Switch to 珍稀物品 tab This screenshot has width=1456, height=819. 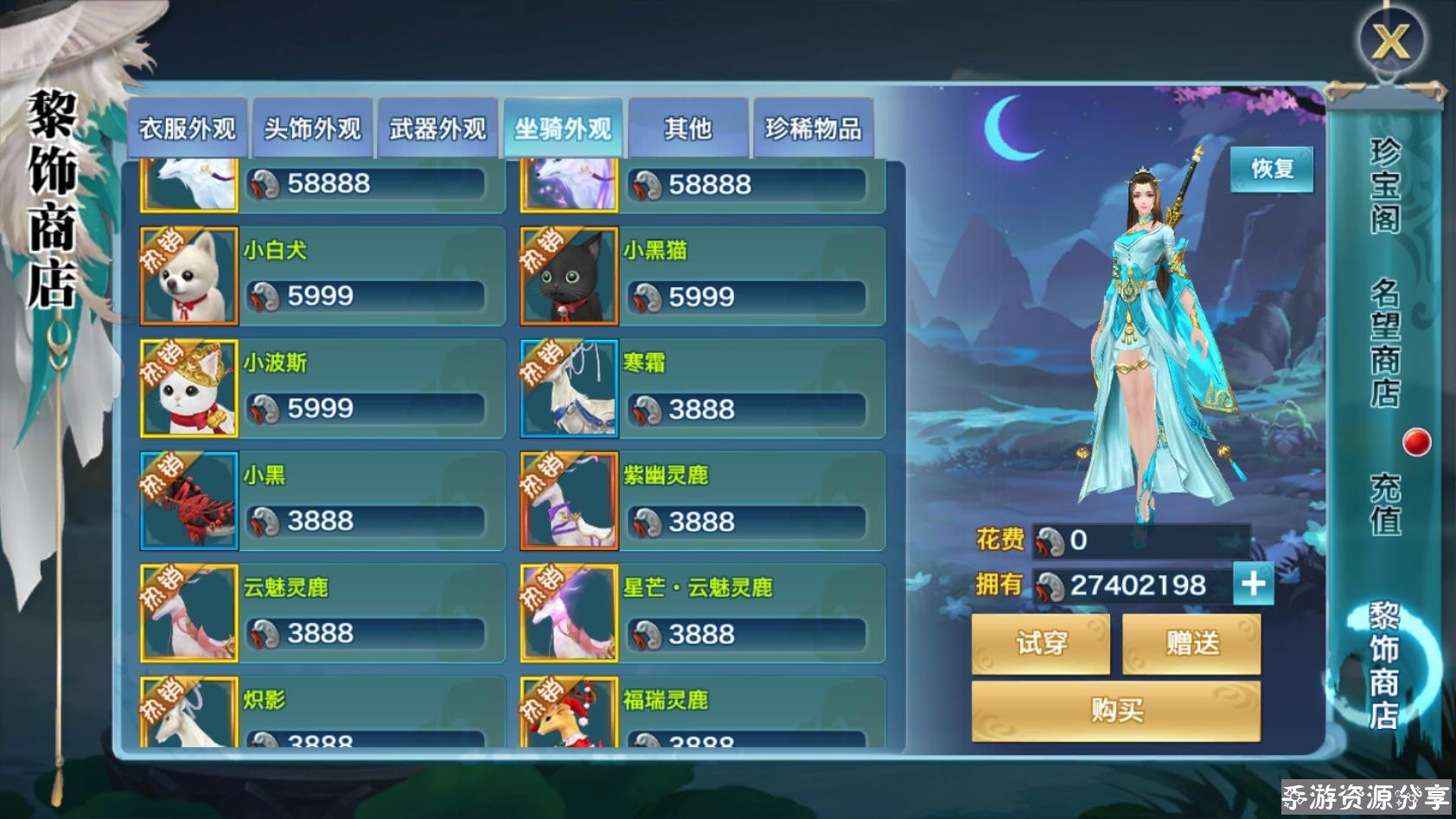(x=813, y=129)
